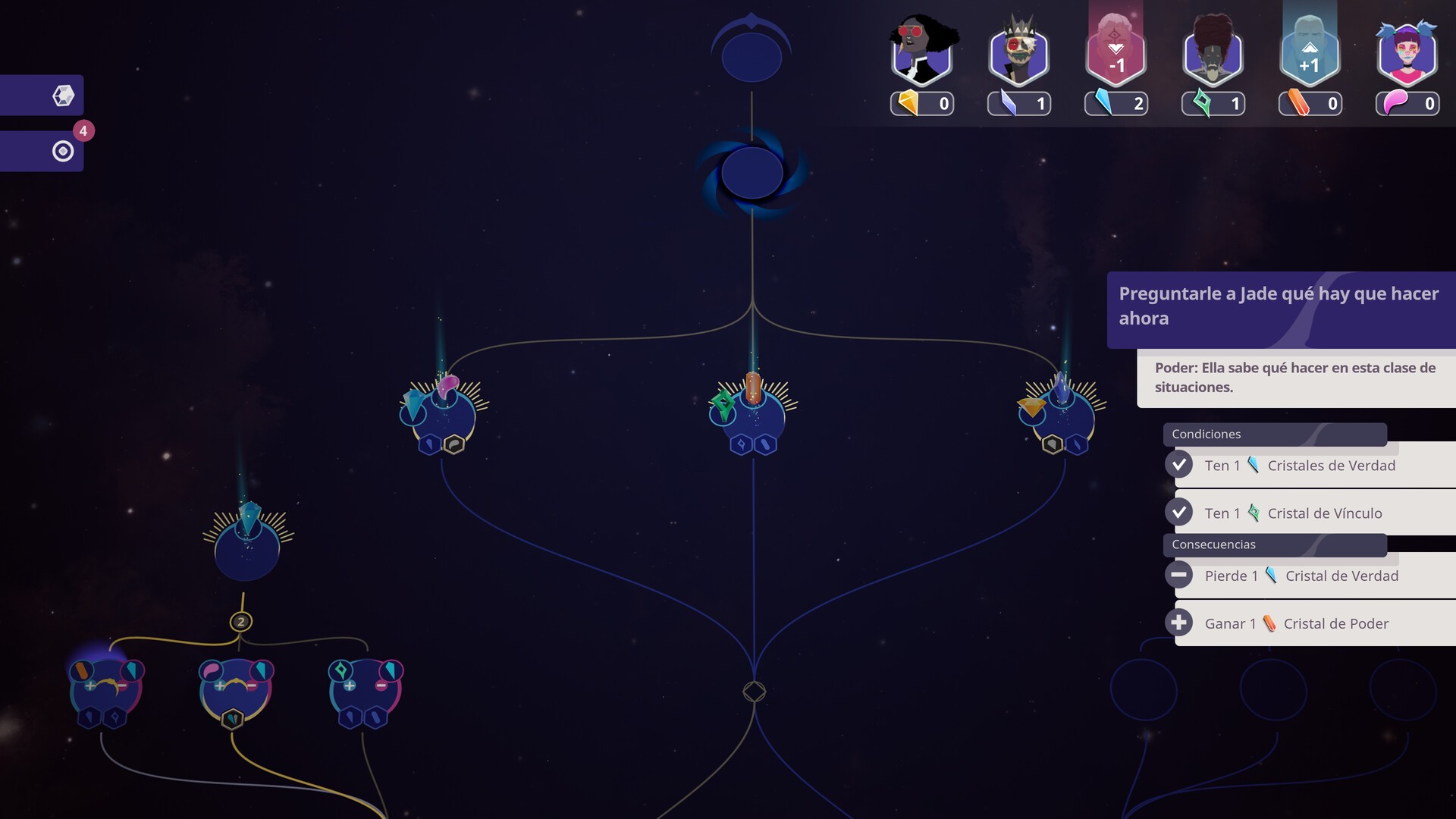
Task: Click the minus toggle on Pierde 1 Cristal de Verdad
Action: tap(1180, 575)
